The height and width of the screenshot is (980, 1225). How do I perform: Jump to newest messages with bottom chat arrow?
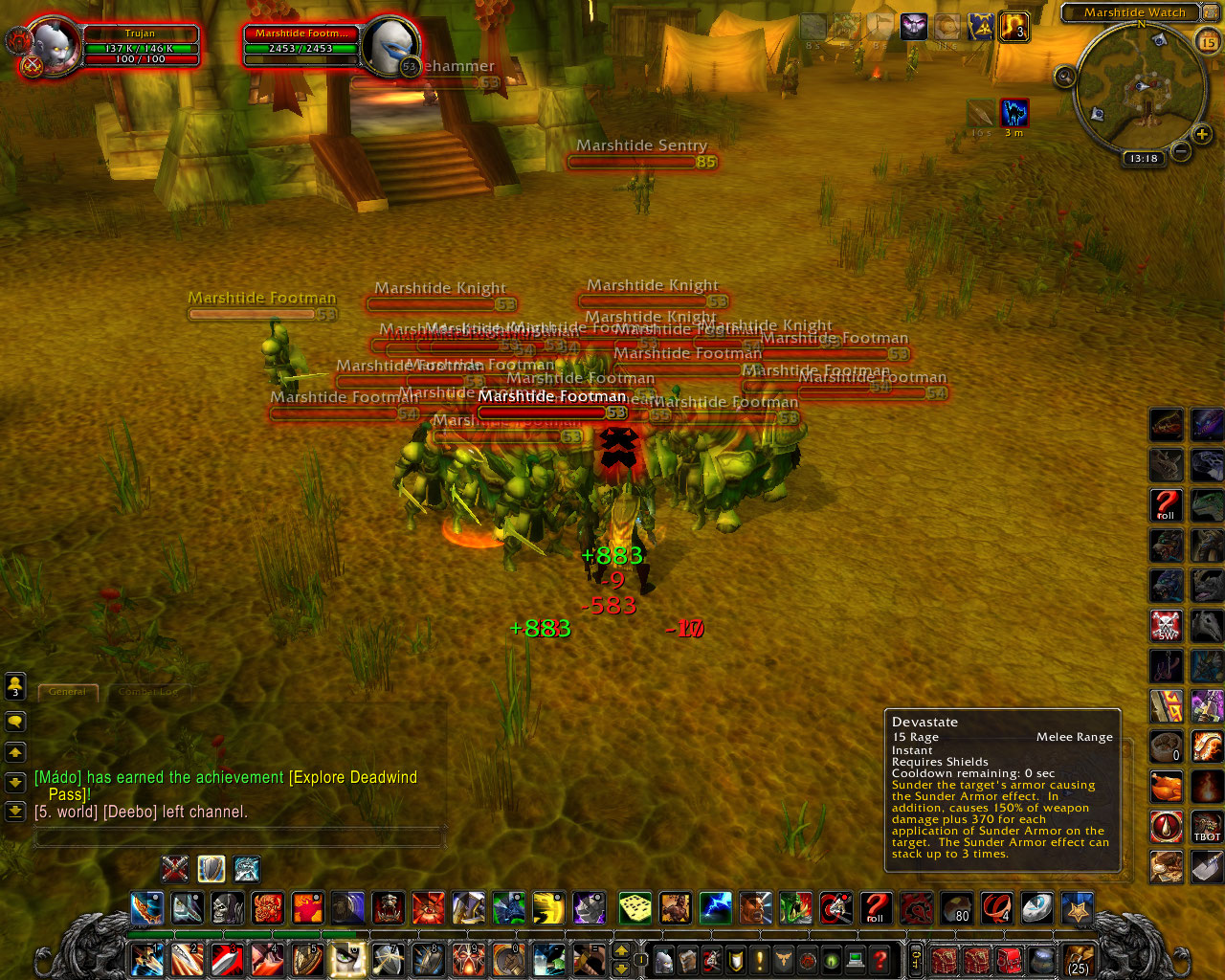coord(14,812)
